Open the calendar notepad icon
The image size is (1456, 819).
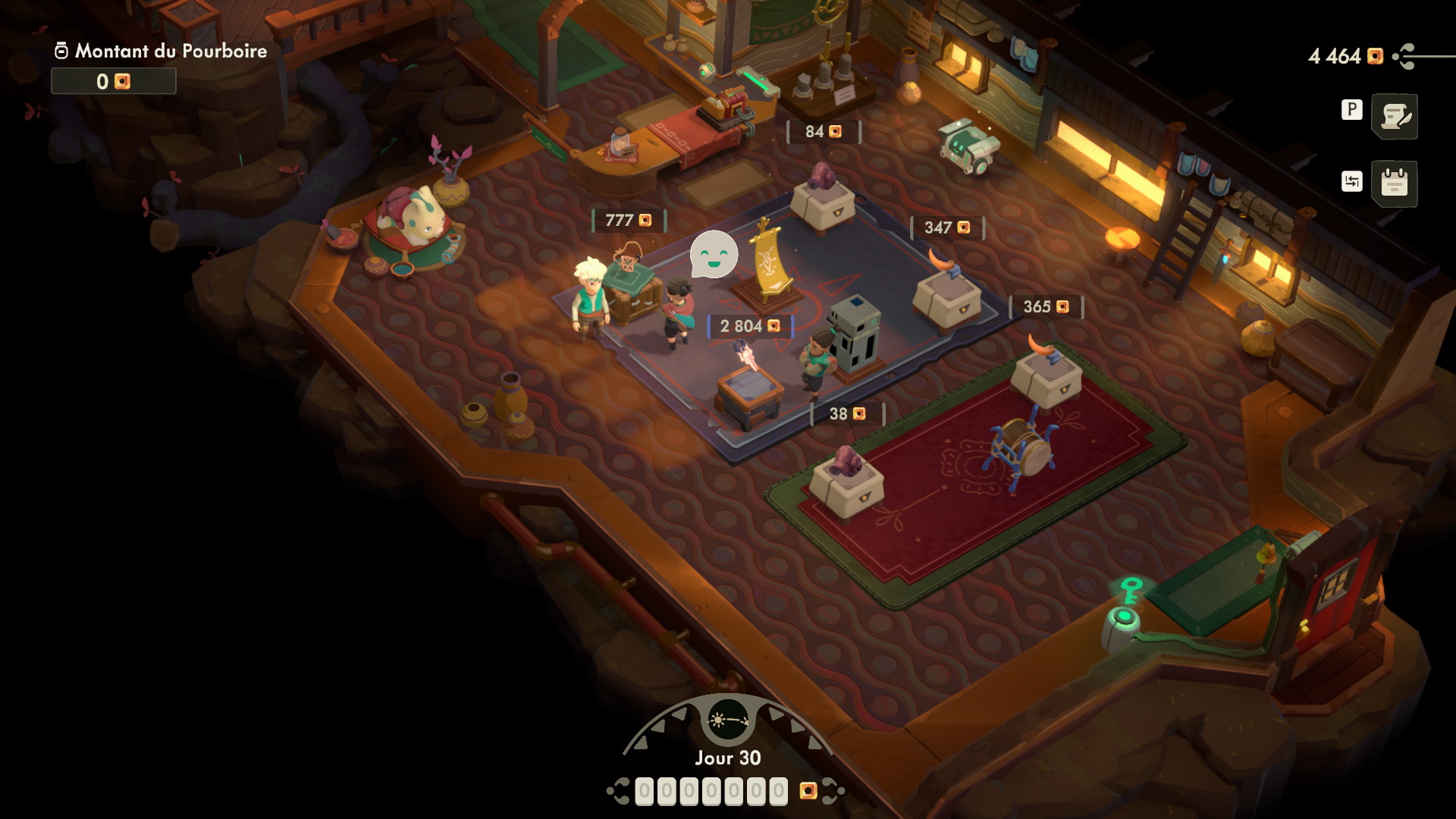click(1395, 183)
